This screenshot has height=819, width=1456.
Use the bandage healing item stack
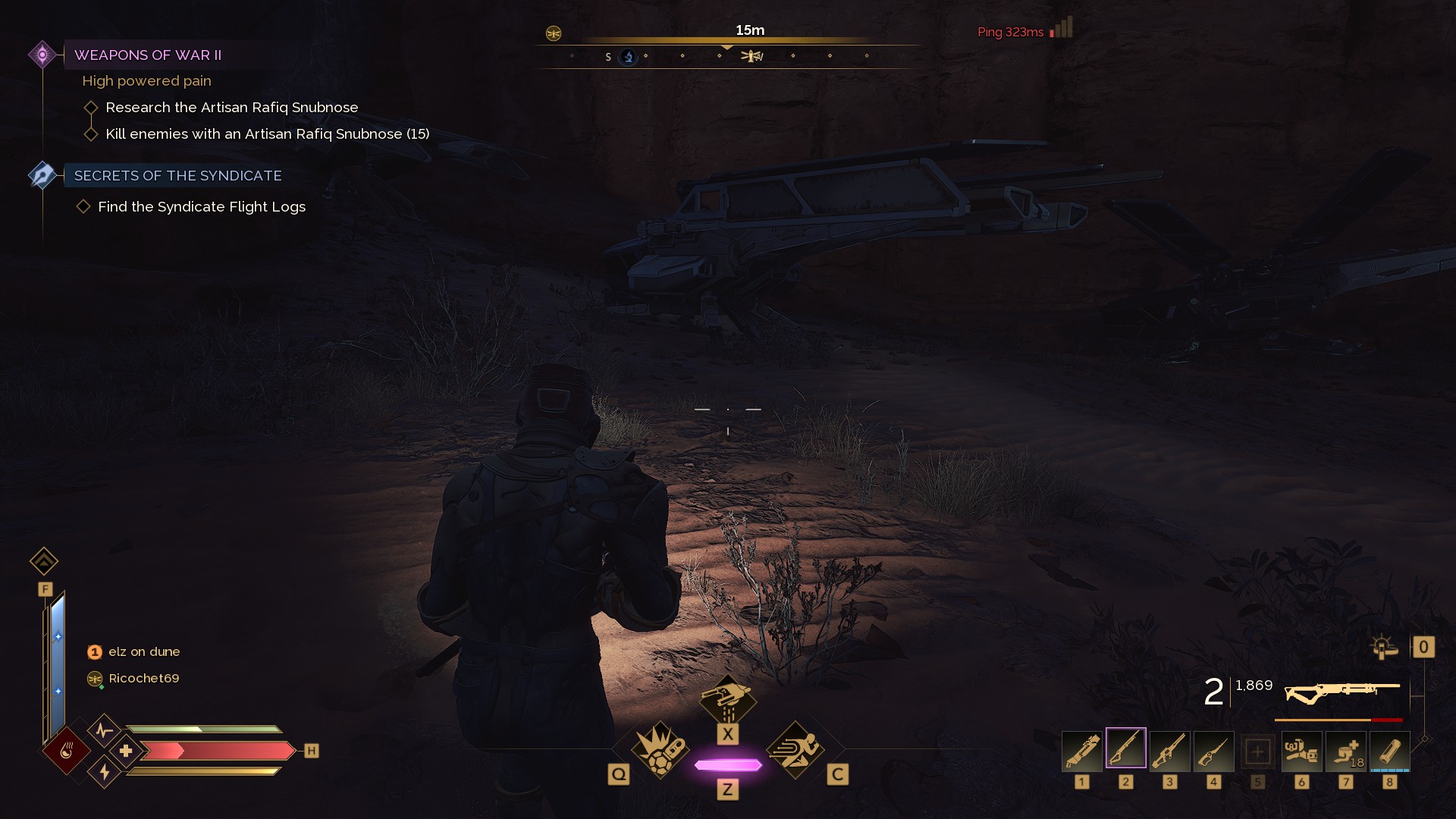1345,752
